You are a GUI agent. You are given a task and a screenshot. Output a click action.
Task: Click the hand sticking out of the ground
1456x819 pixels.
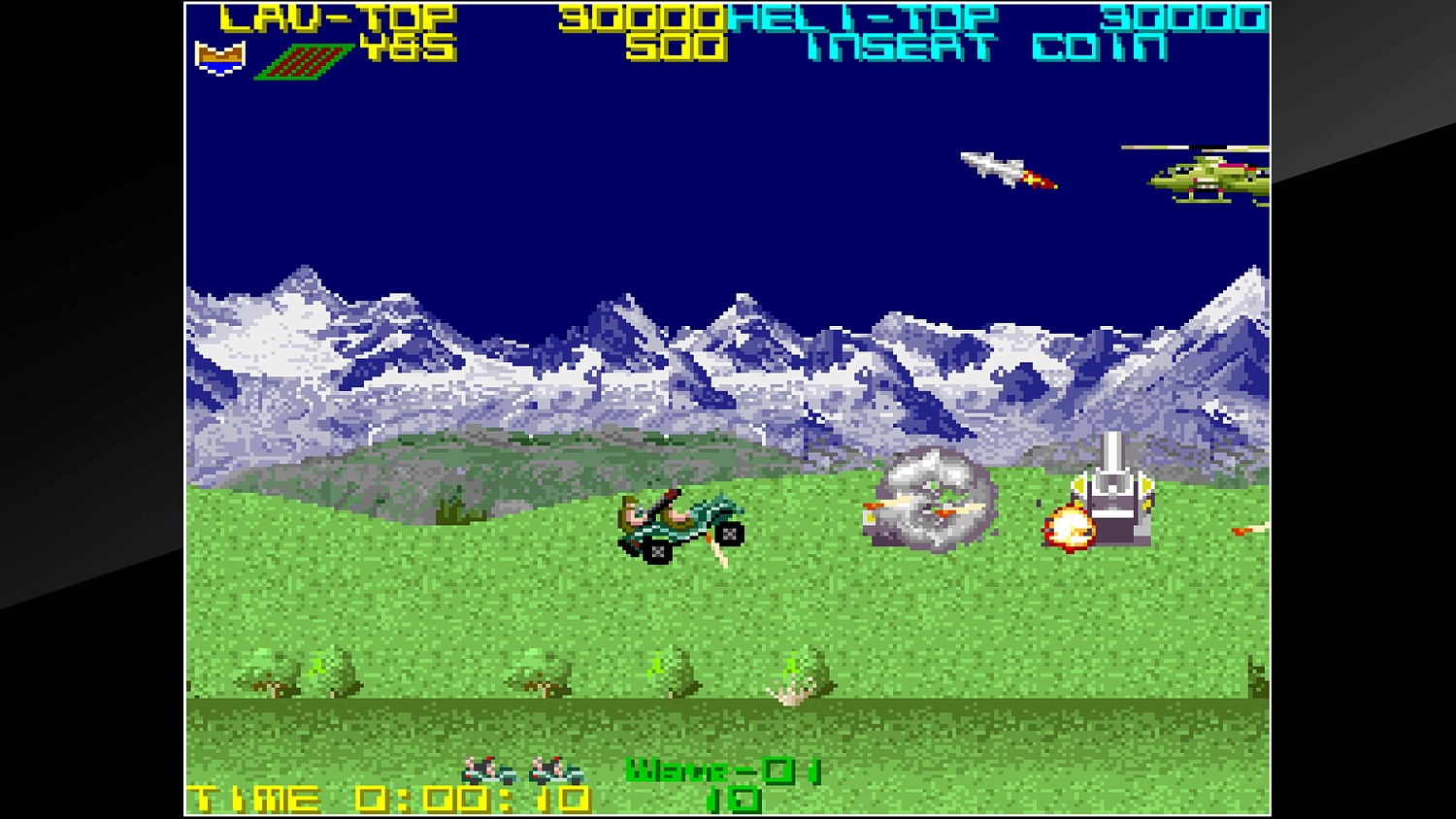point(794,692)
